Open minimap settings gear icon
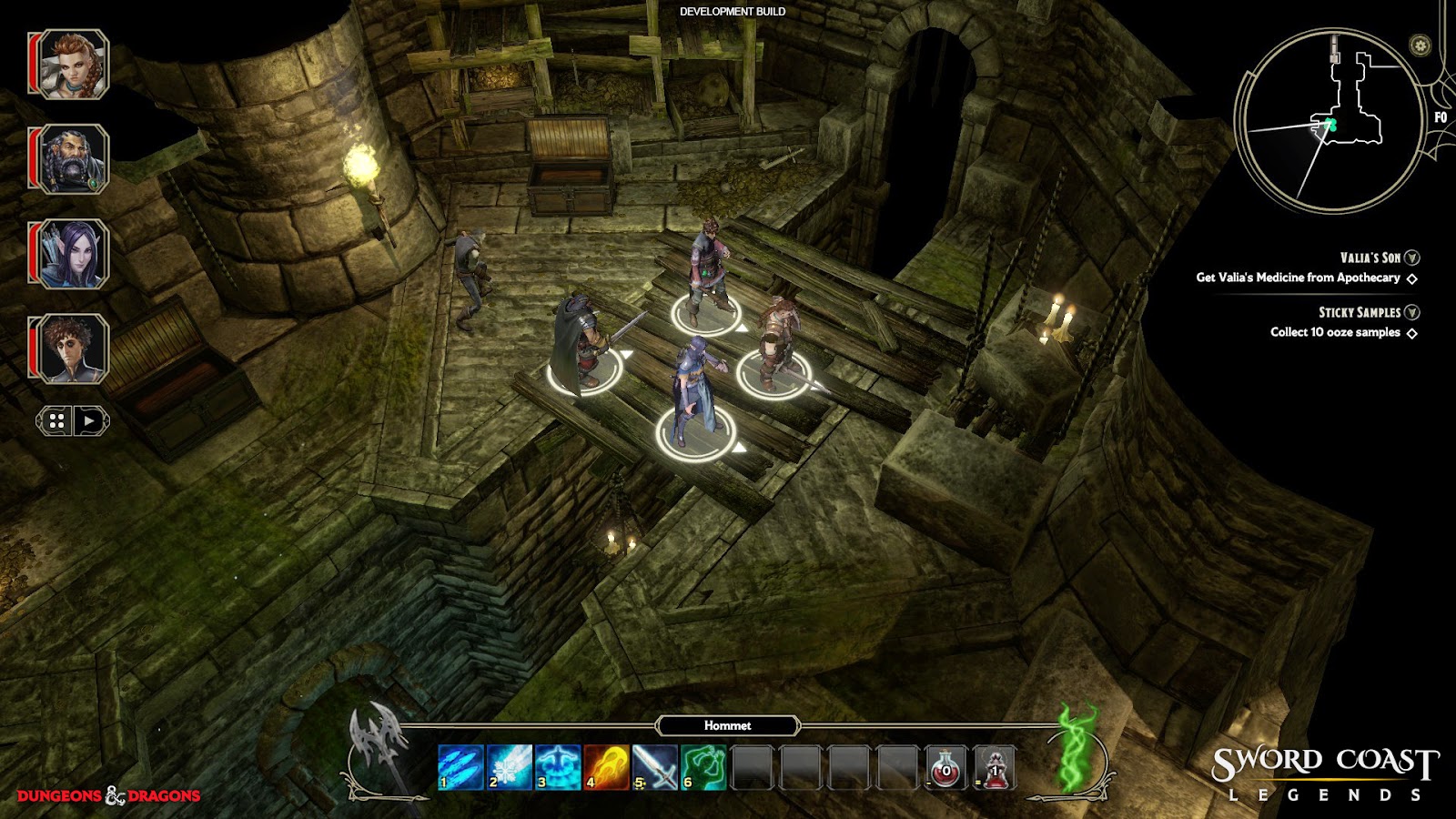 click(1420, 45)
